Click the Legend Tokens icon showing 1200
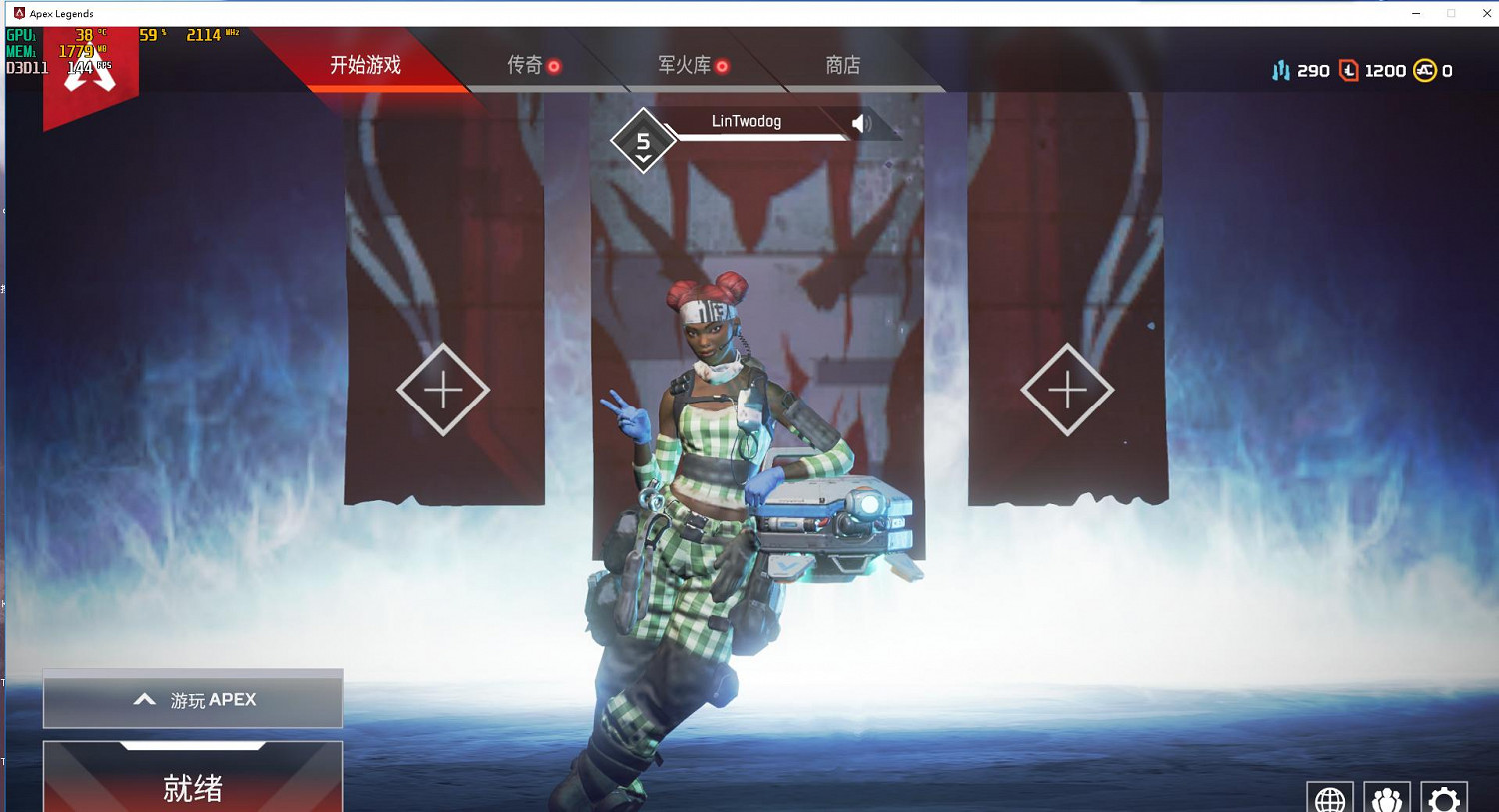This screenshot has width=1499, height=812. (x=1351, y=70)
